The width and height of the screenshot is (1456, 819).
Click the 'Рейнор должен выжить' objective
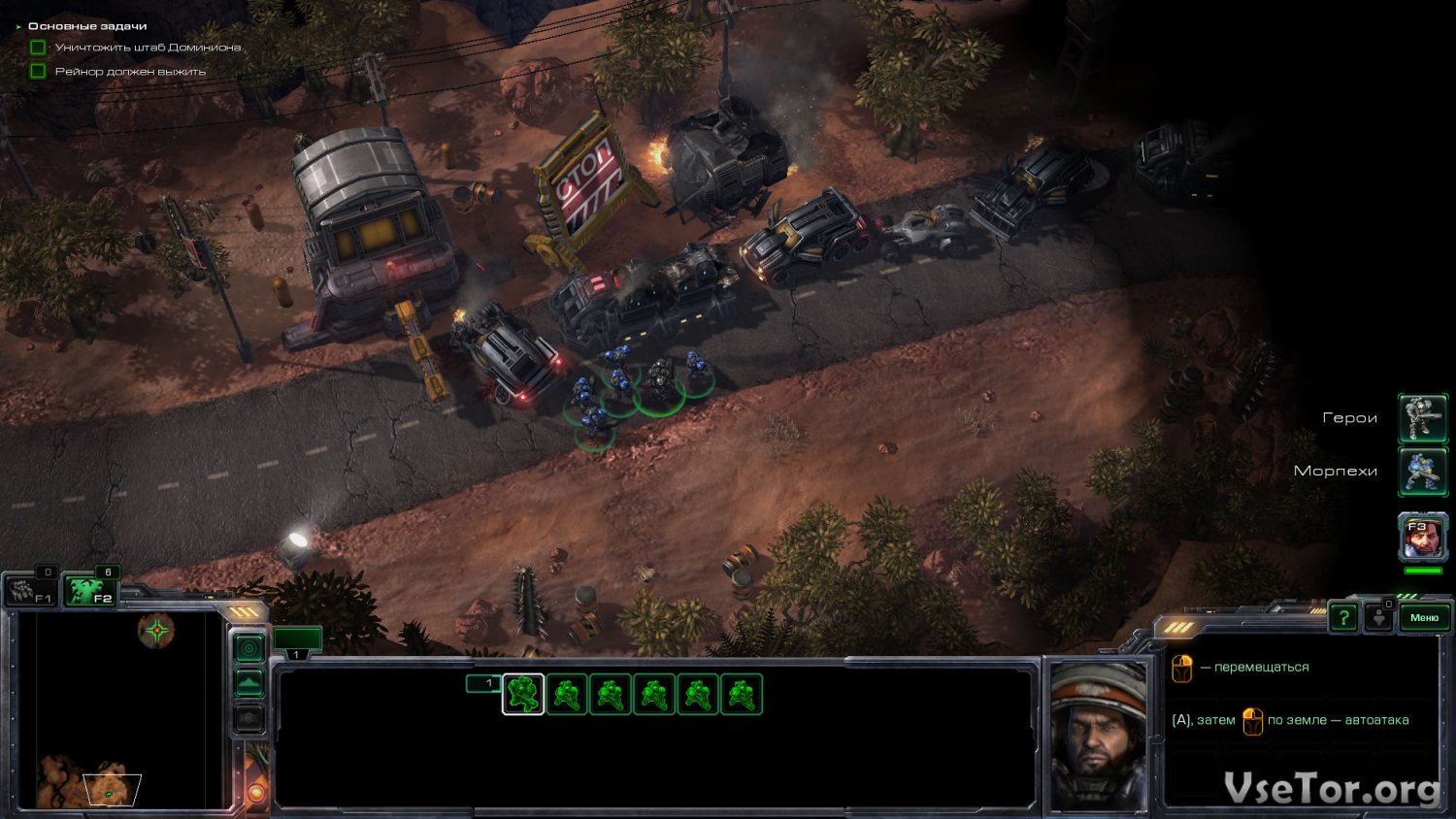[x=130, y=72]
